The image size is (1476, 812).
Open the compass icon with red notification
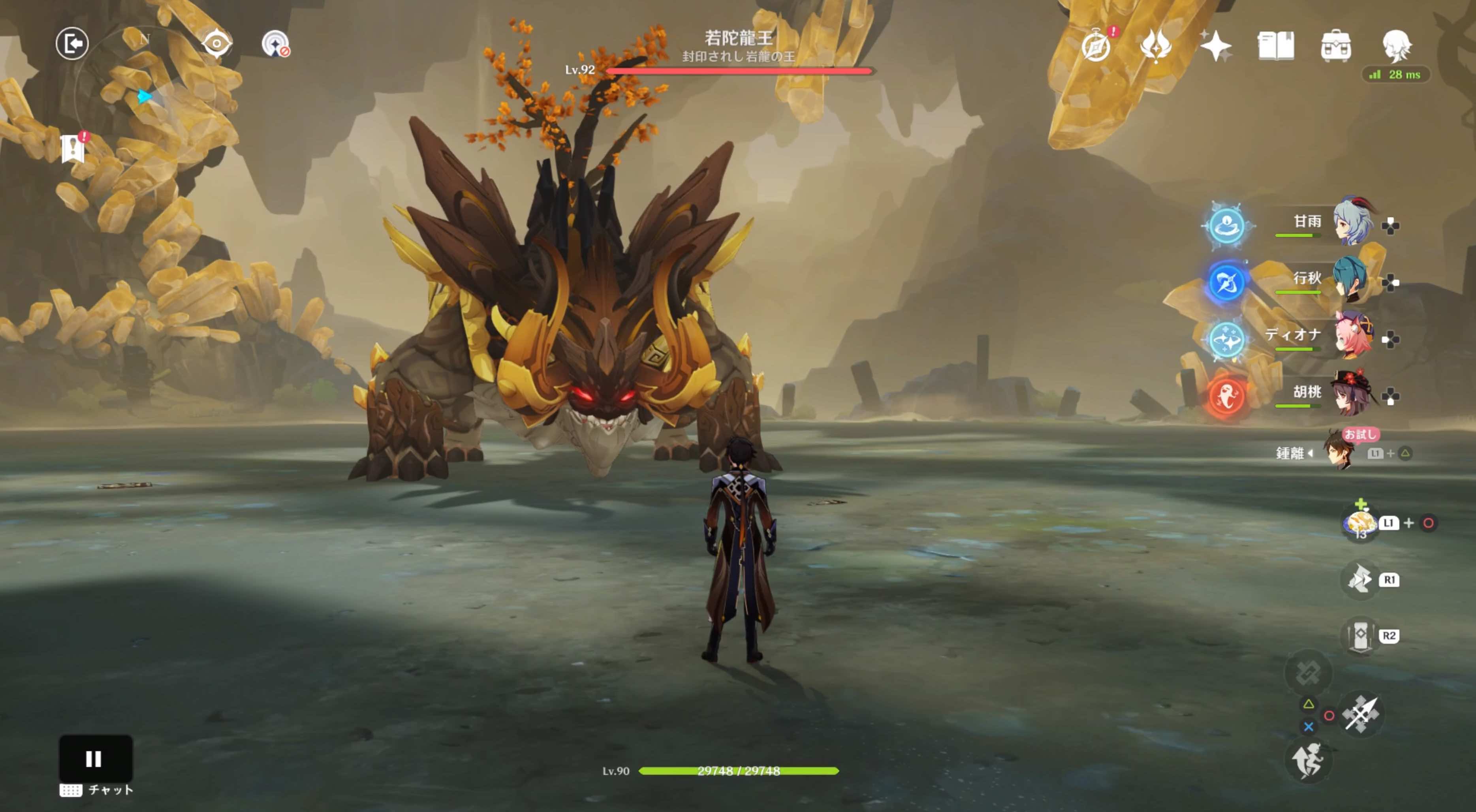1096,45
